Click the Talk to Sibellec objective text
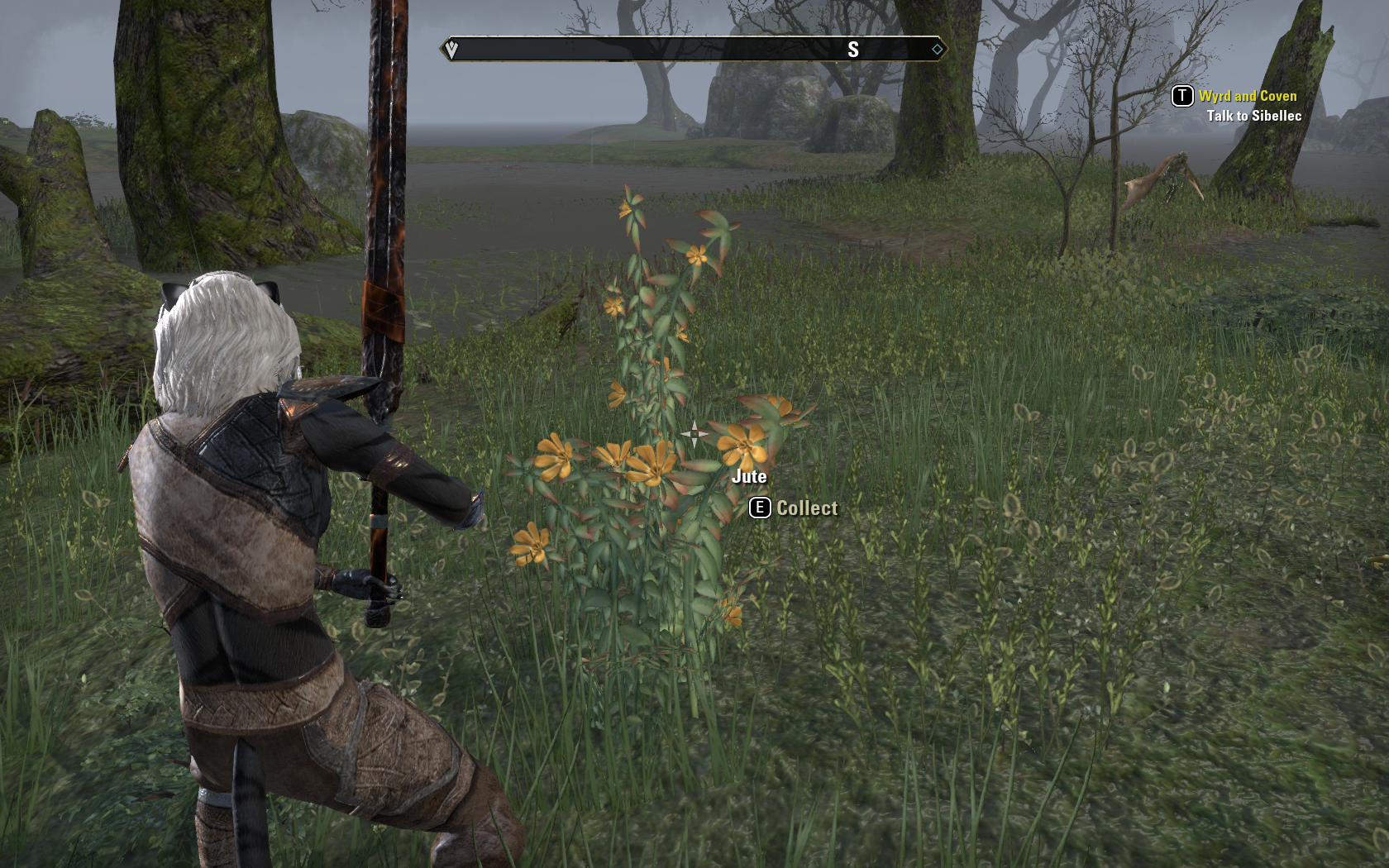 click(x=1253, y=116)
